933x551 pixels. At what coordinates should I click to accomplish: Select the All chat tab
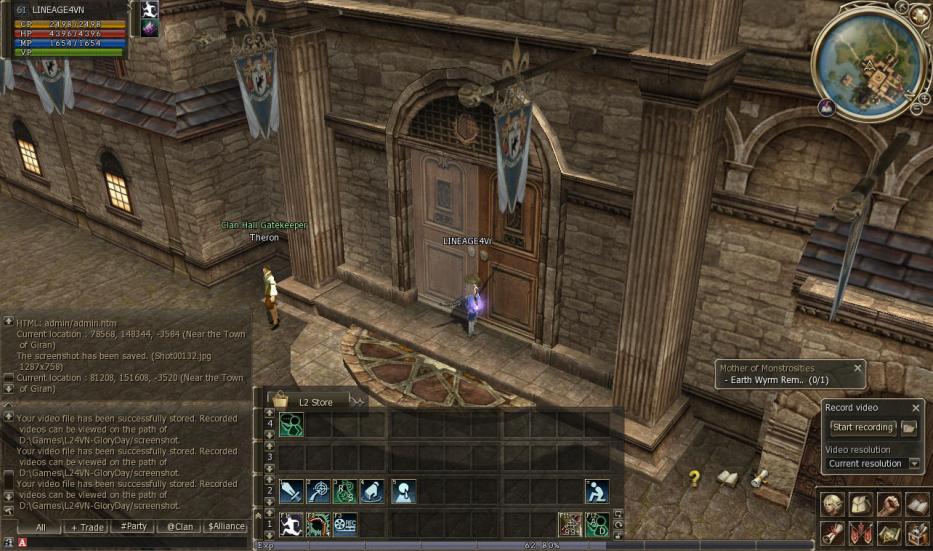coord(40,526)
